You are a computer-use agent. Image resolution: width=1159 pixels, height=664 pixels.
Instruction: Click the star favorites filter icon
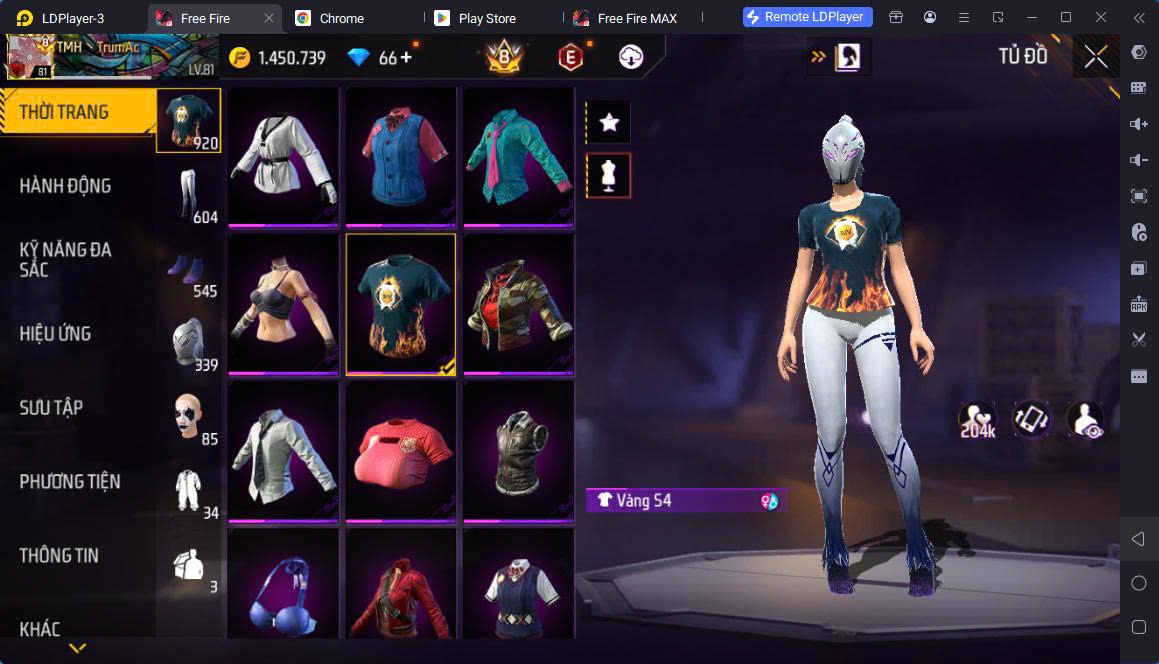[609, 123]
